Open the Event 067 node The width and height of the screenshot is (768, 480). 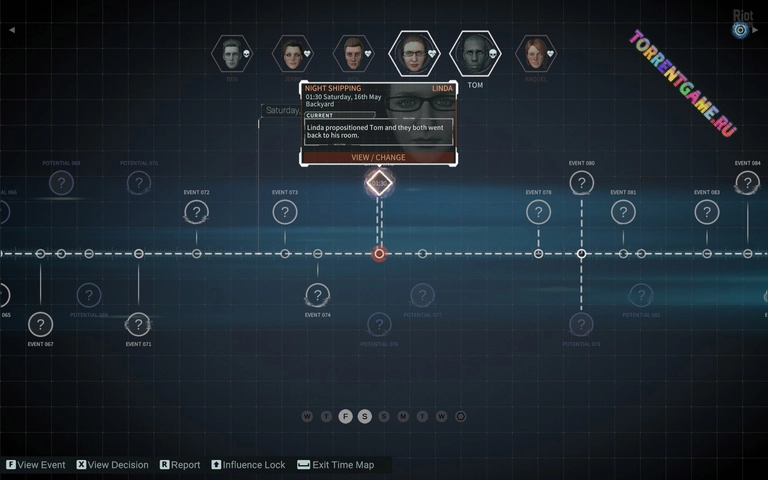pyautogui.click(x=41, y=324)
